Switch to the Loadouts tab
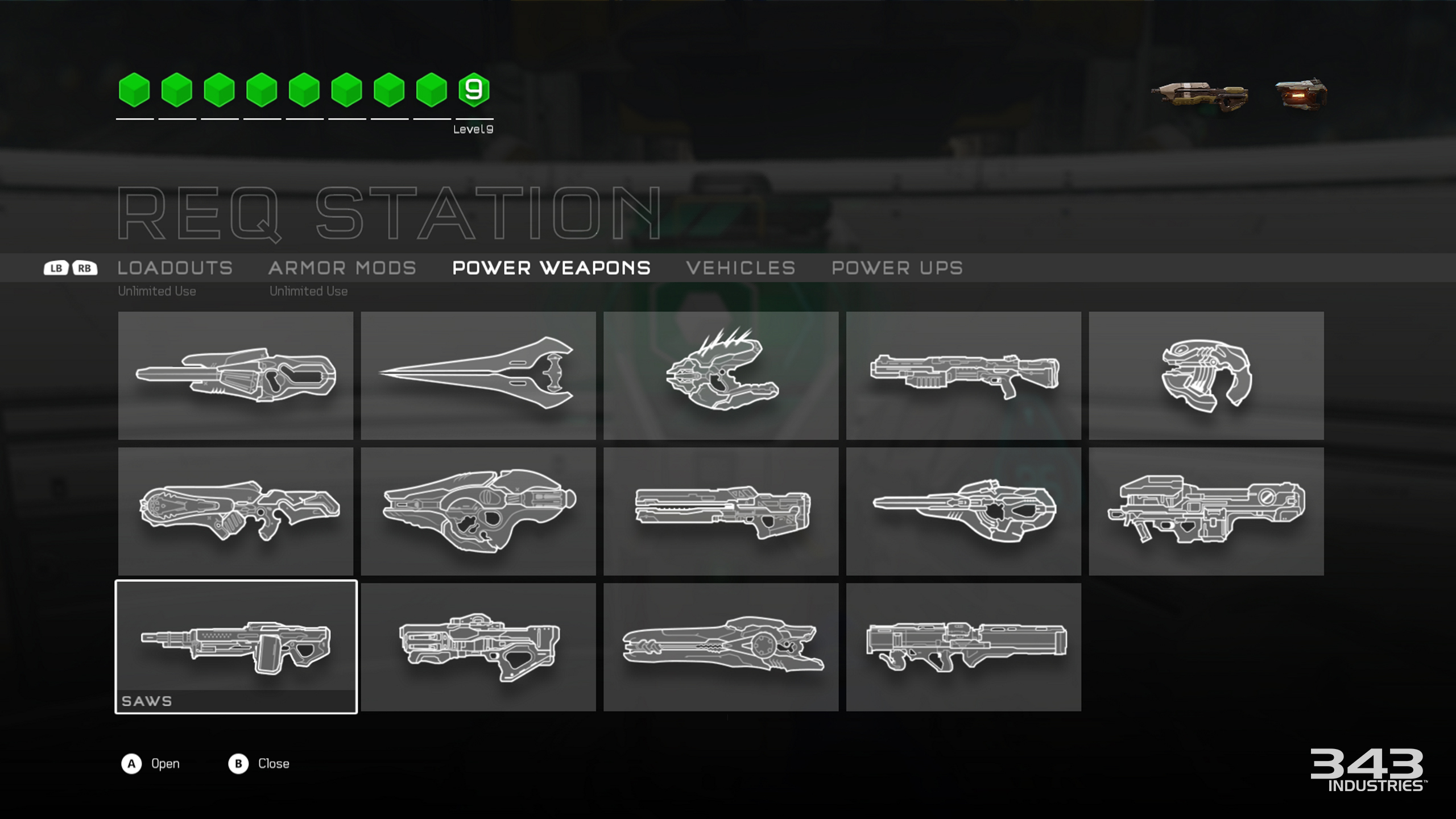 point(175,268)
